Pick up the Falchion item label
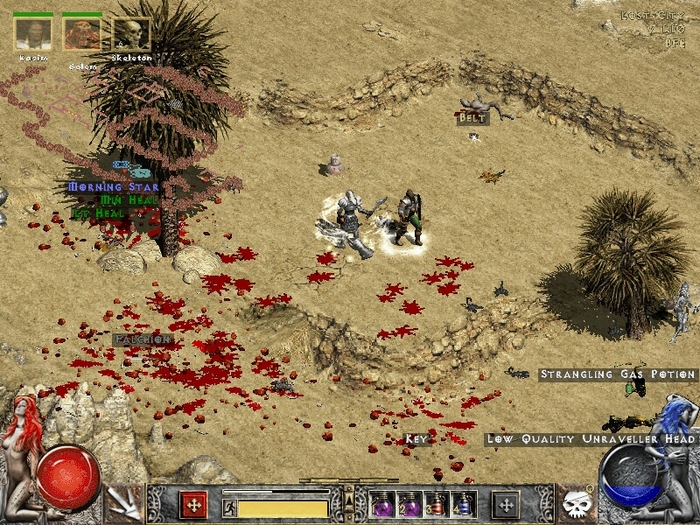The height and width of the screenshot is (525, 700). click(143, 340)
